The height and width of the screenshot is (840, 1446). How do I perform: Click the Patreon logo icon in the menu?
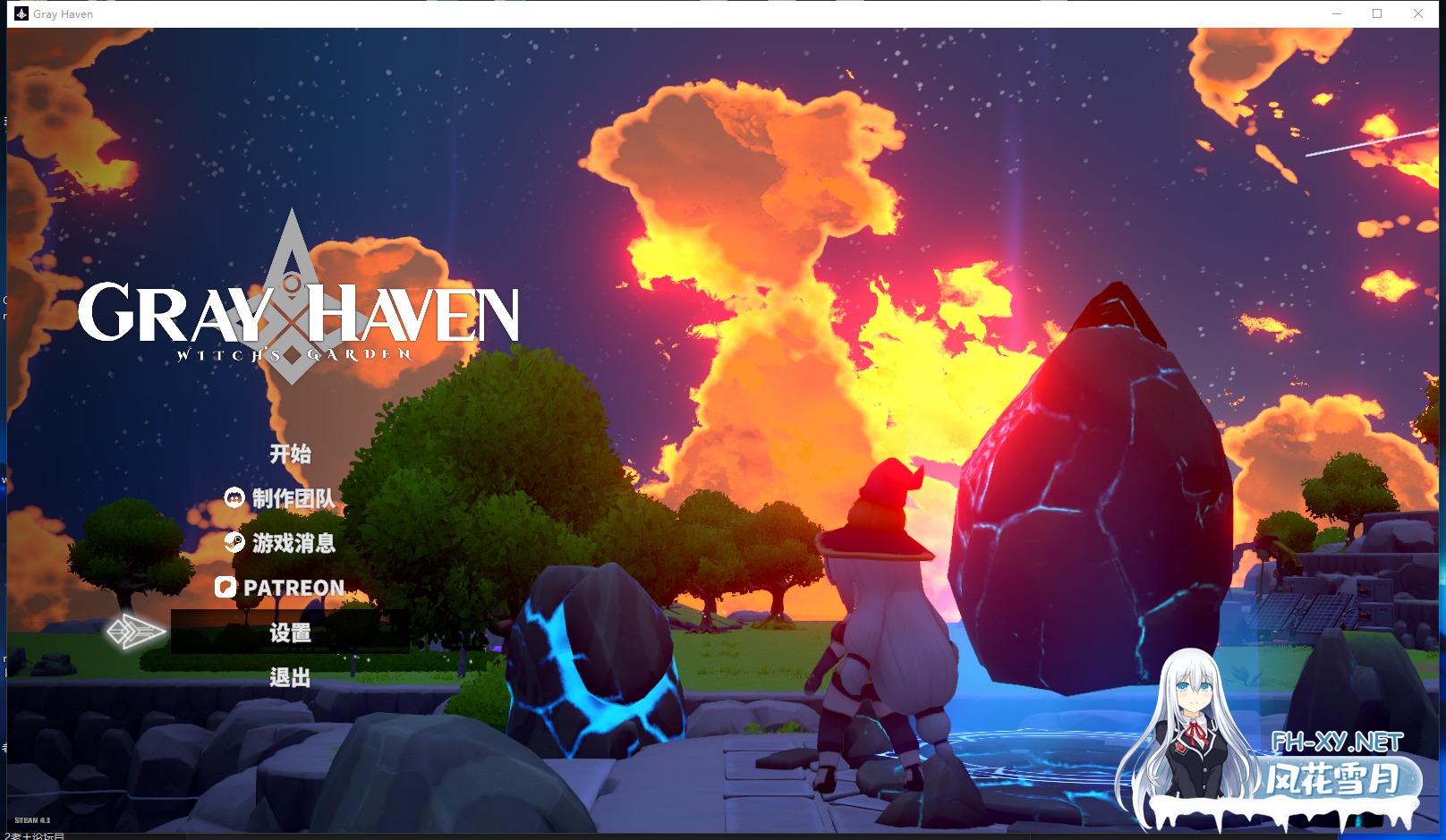(x=226, y=588)
